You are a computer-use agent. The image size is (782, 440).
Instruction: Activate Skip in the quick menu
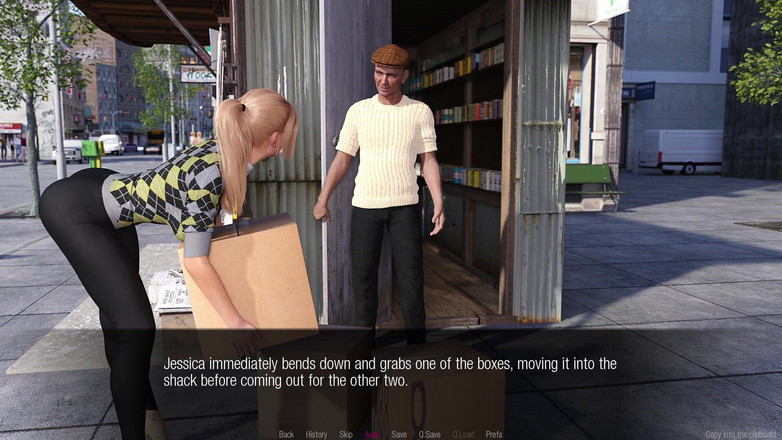(346, 435)
